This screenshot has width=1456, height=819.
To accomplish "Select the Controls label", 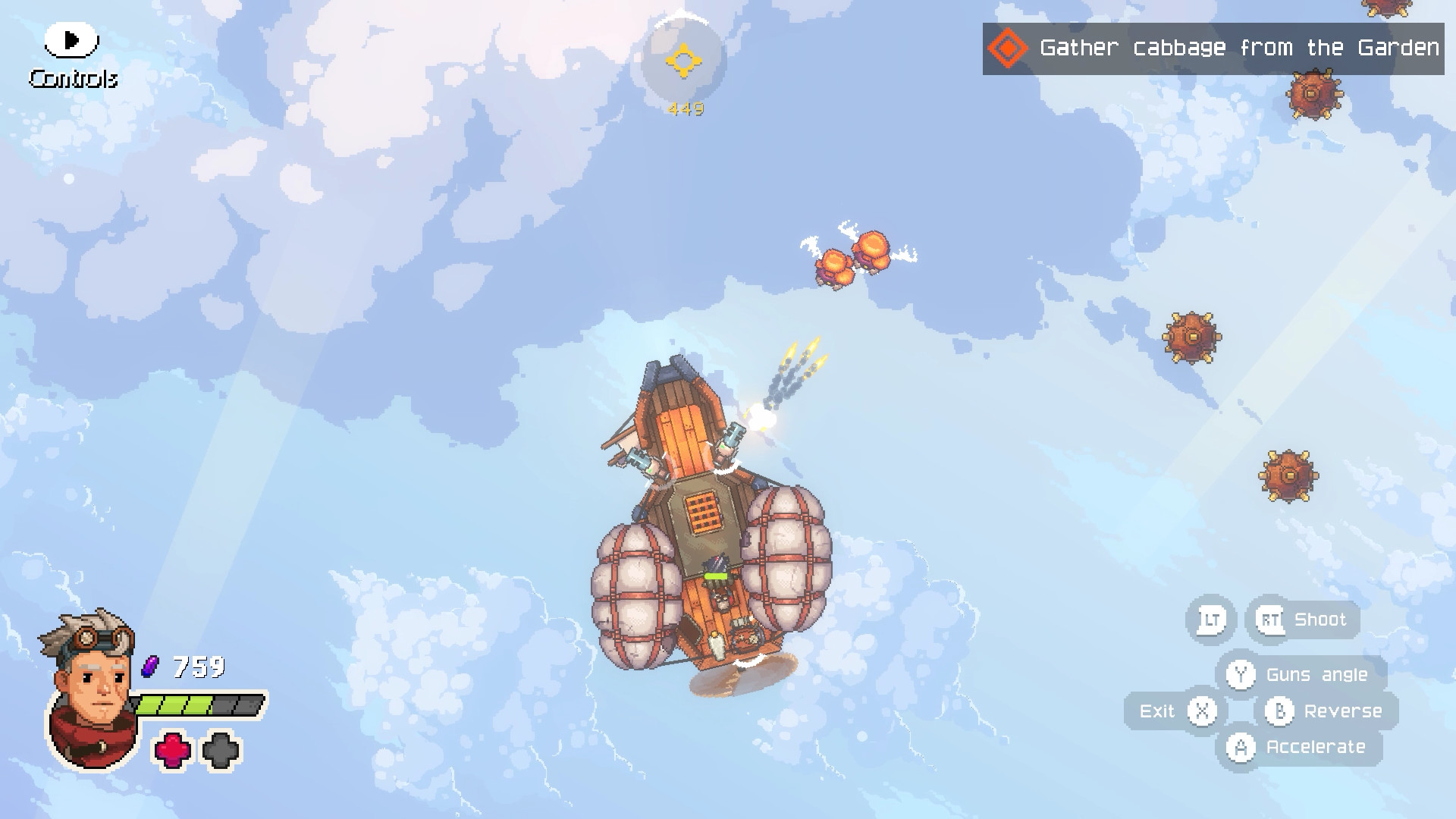I will pyautogui.click(x=73, y=77).
